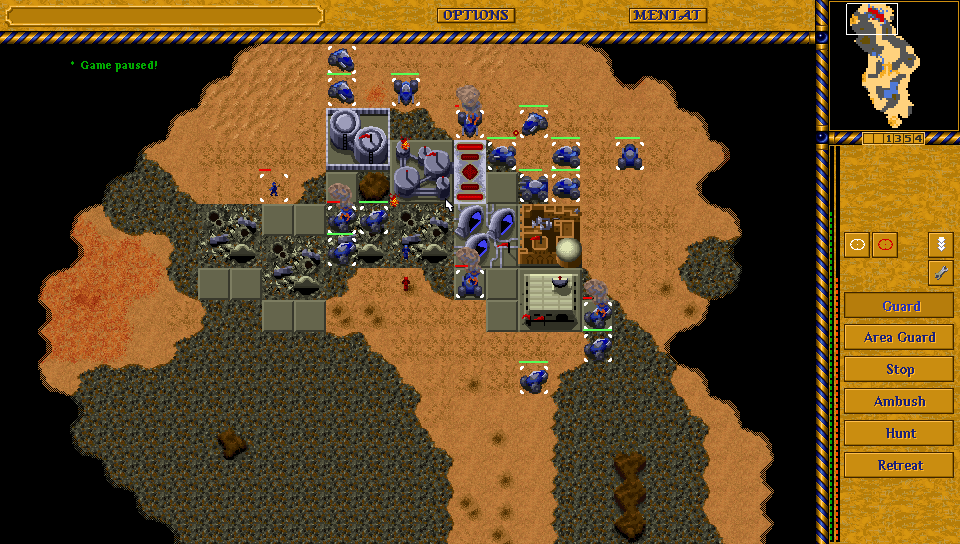Set selected units to Guard
Screen dimensions: 960x544
(x=899, y=306)
